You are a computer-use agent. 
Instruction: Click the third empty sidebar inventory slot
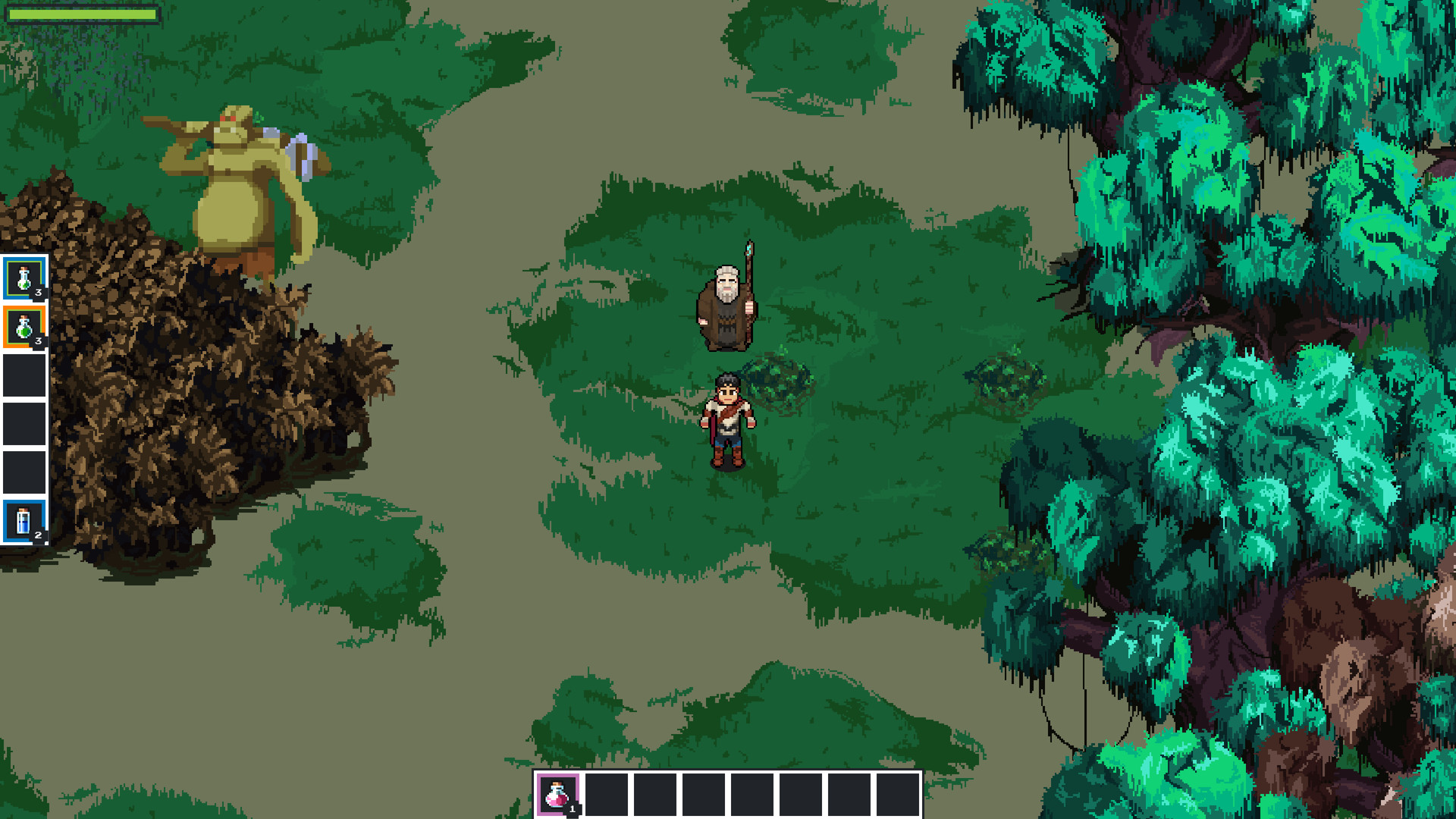(x=24, y=472)
